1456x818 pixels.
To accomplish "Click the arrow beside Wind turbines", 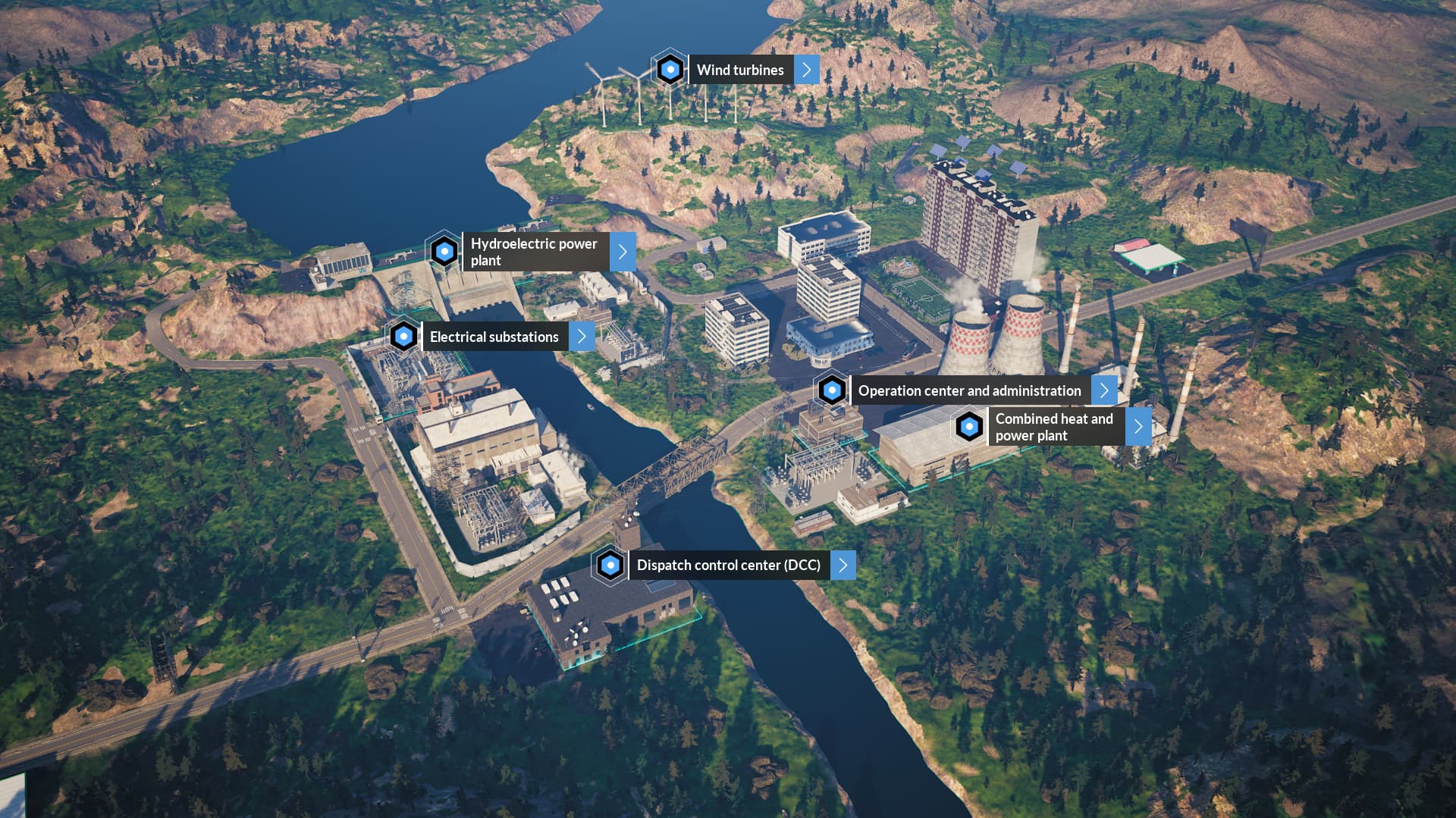I will [807, 70].
